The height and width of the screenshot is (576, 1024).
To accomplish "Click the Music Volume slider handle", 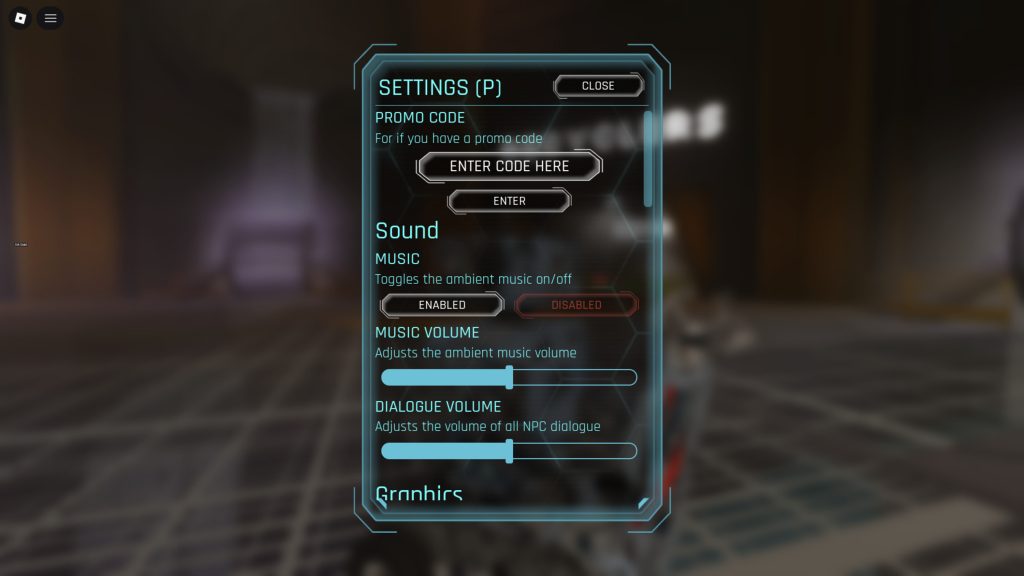I will click(510, 377).
